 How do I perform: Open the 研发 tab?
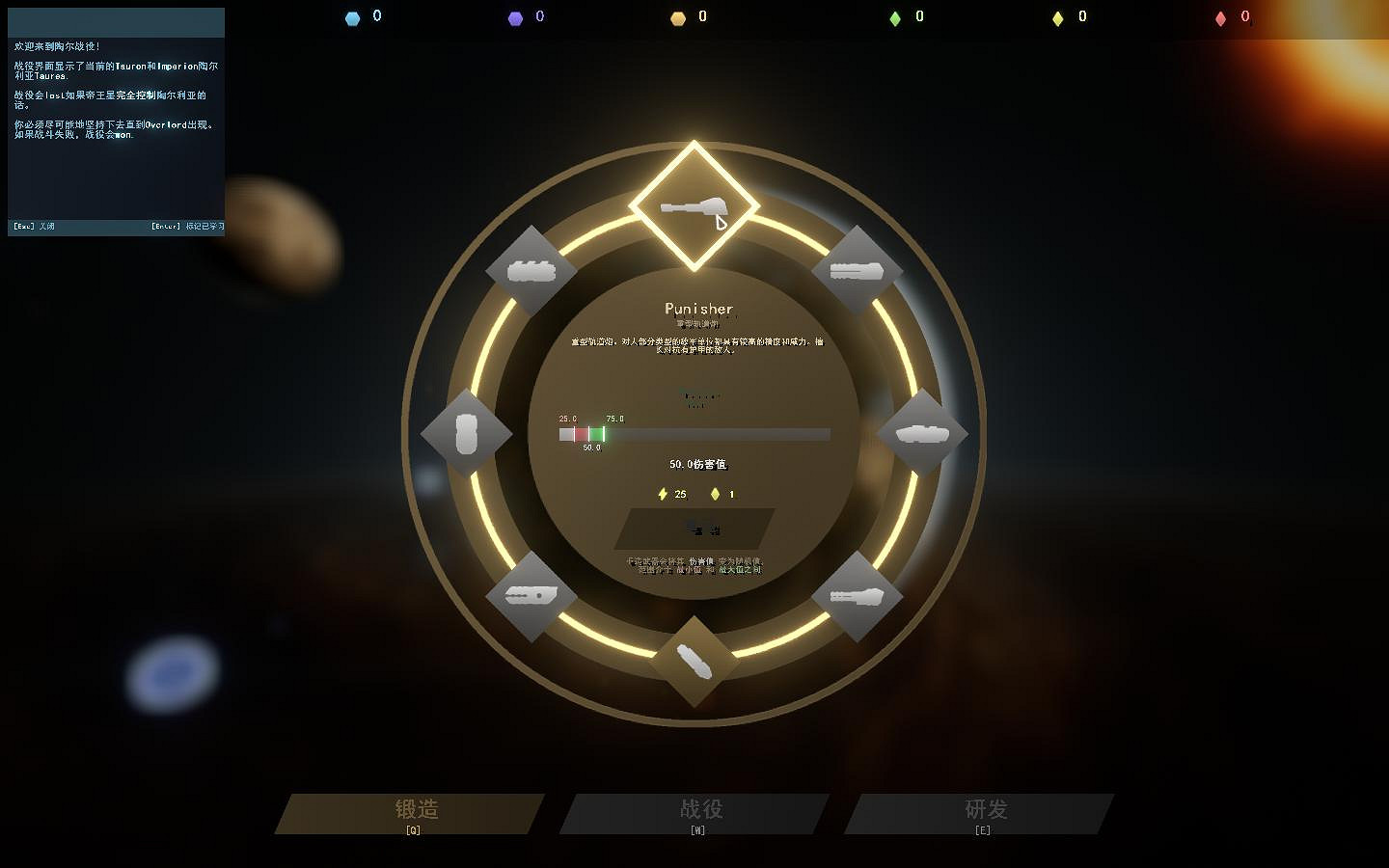(x=983, y=813)
